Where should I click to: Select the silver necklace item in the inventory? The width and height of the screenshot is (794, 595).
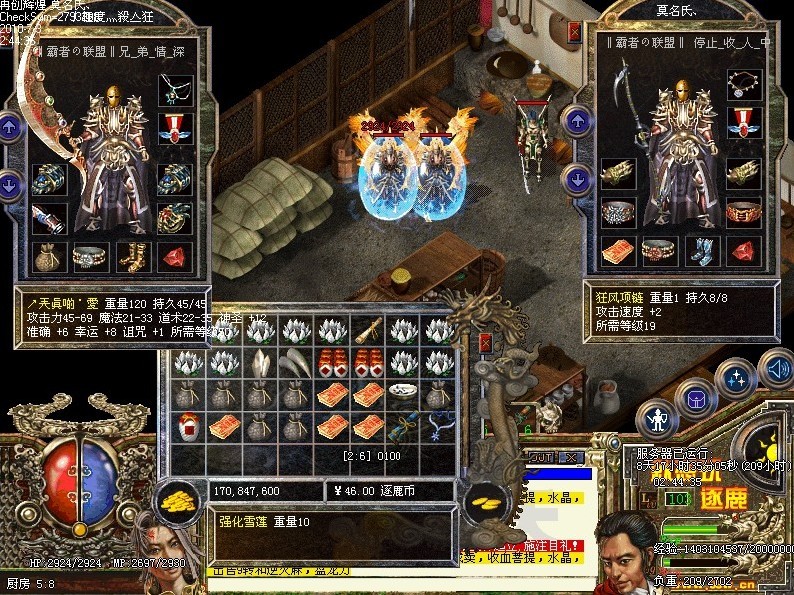438,426
